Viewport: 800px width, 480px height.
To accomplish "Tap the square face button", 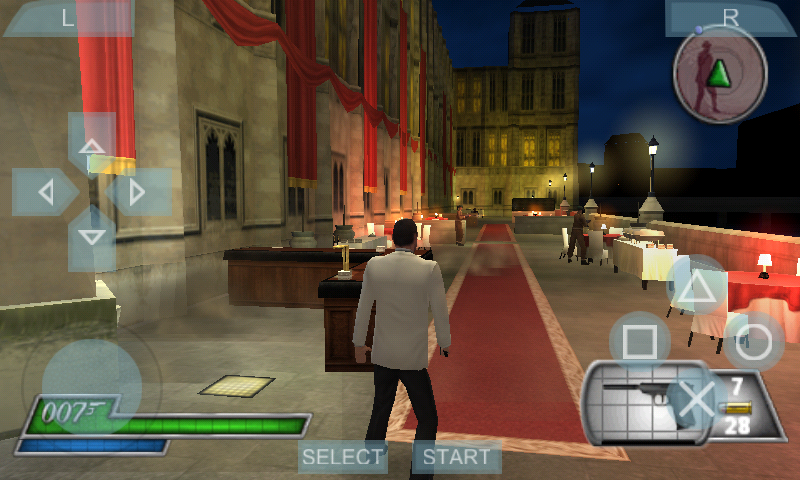I will pyautogui.click(x=641, y=342).
